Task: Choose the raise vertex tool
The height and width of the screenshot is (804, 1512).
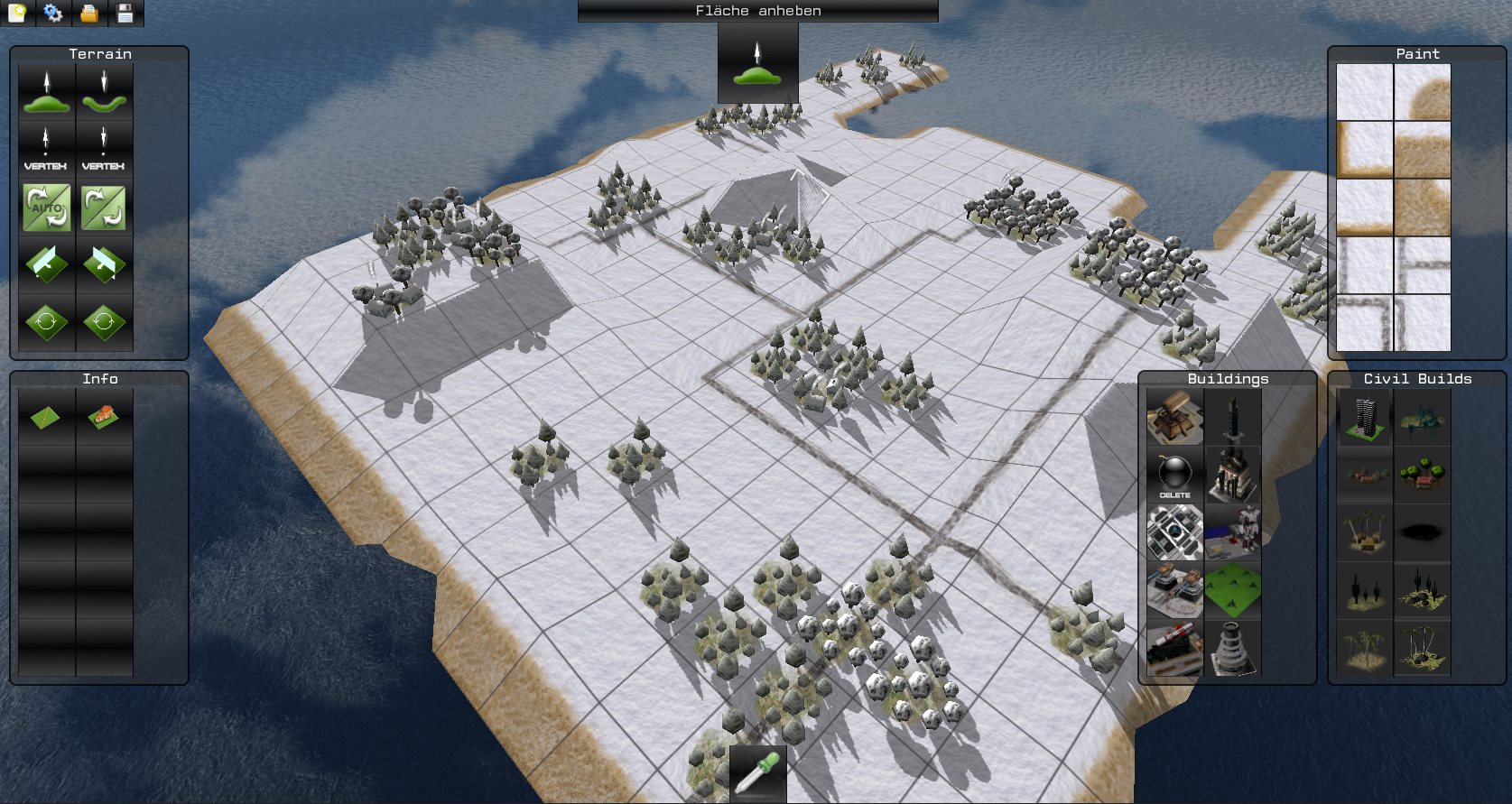Action: click(47, 150)
